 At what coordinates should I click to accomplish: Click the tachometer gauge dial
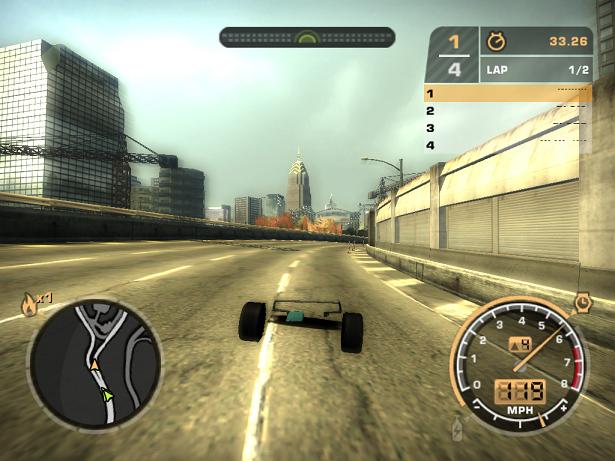coord(517,362)
